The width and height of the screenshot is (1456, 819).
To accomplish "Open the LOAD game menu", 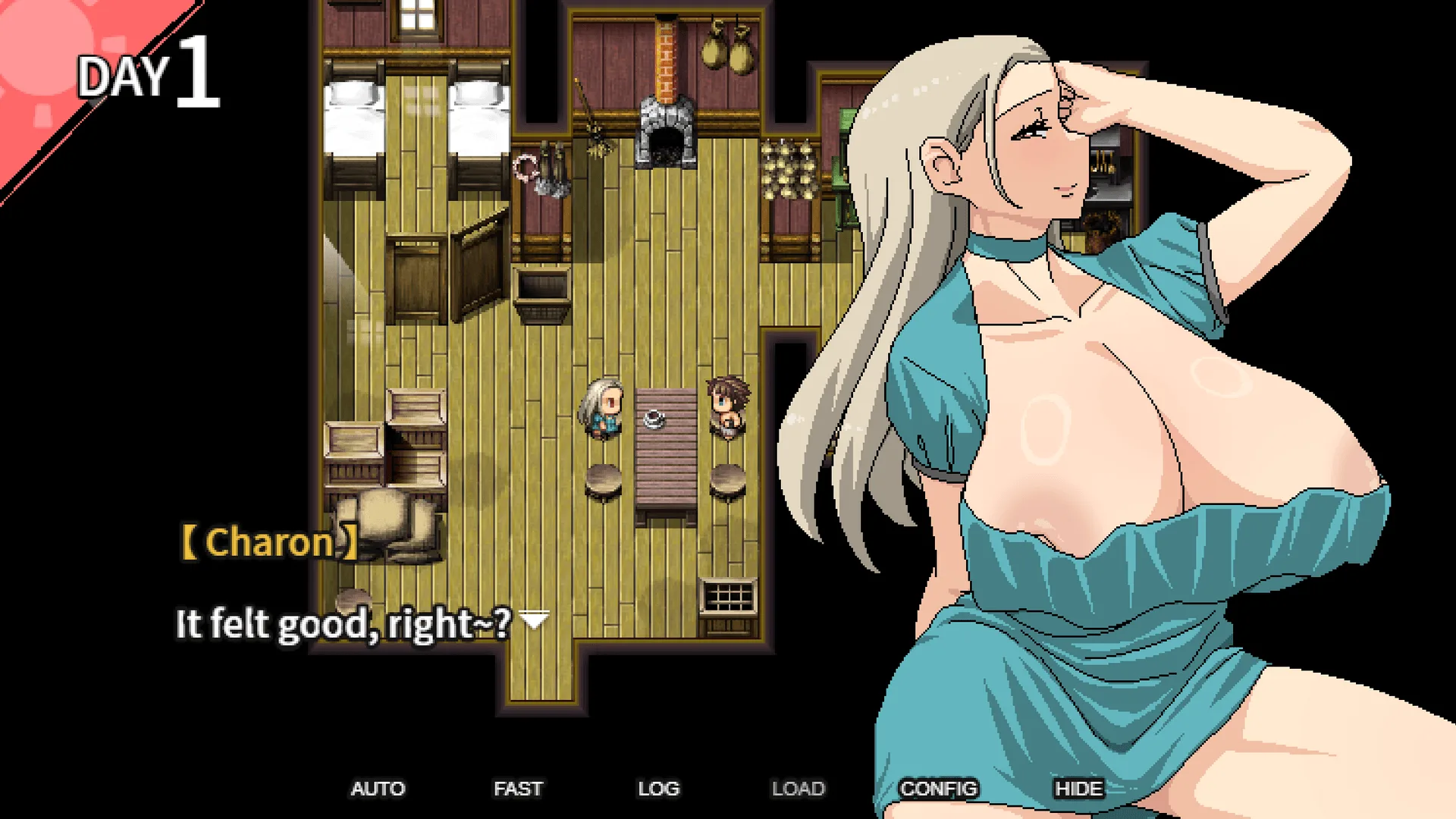I will coord(798,789).
